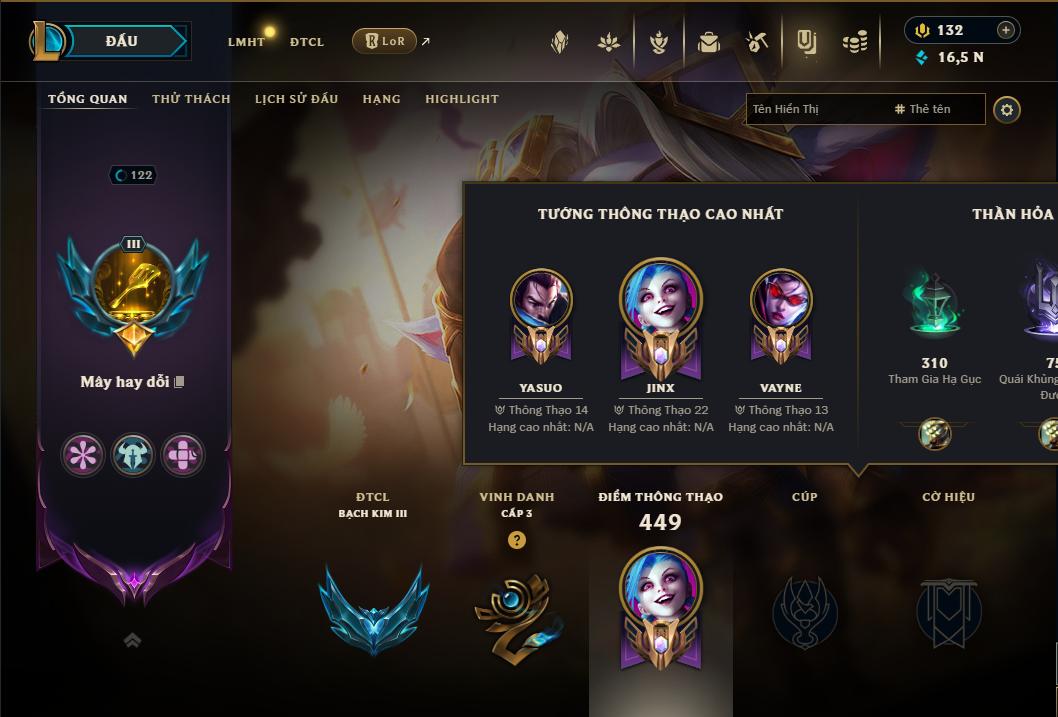Buy RP with the plus button
This screenshot has height=717, width=1058.
[x=1005, y=30]
